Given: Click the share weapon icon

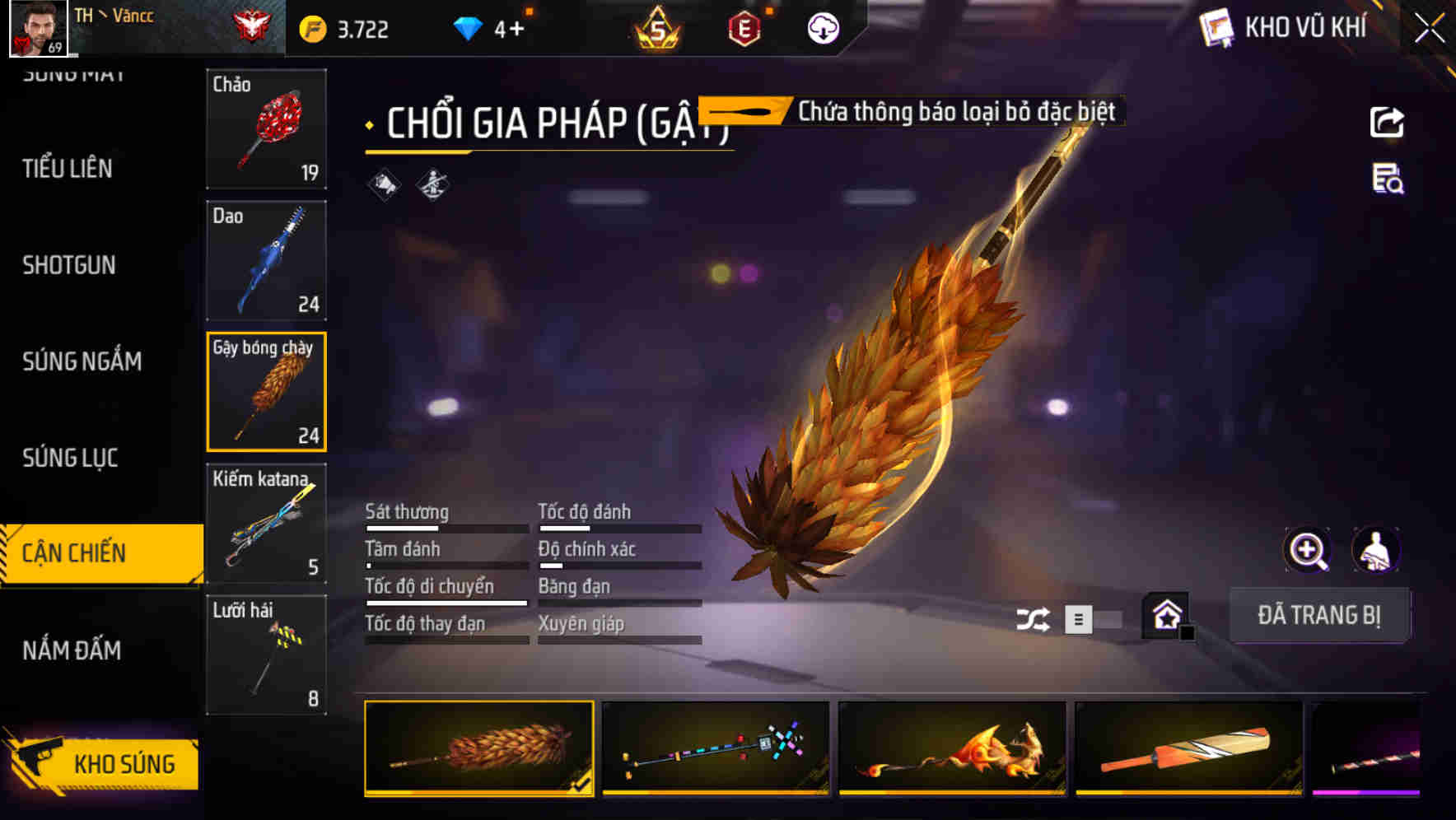Looking at the screenshot, I should pos(1387,120).
